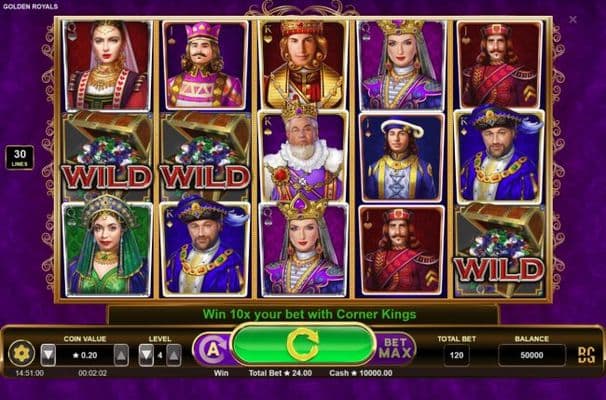Raise the bet level
Screen dimensions: 606x400
point(174,354)
